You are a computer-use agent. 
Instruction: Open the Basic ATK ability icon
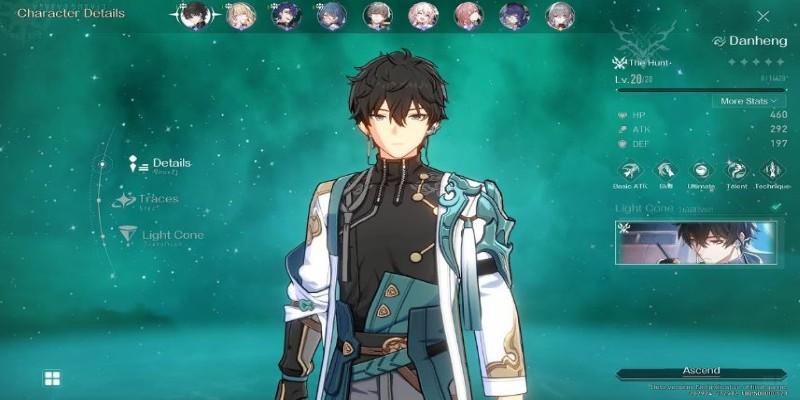(631, 170)
